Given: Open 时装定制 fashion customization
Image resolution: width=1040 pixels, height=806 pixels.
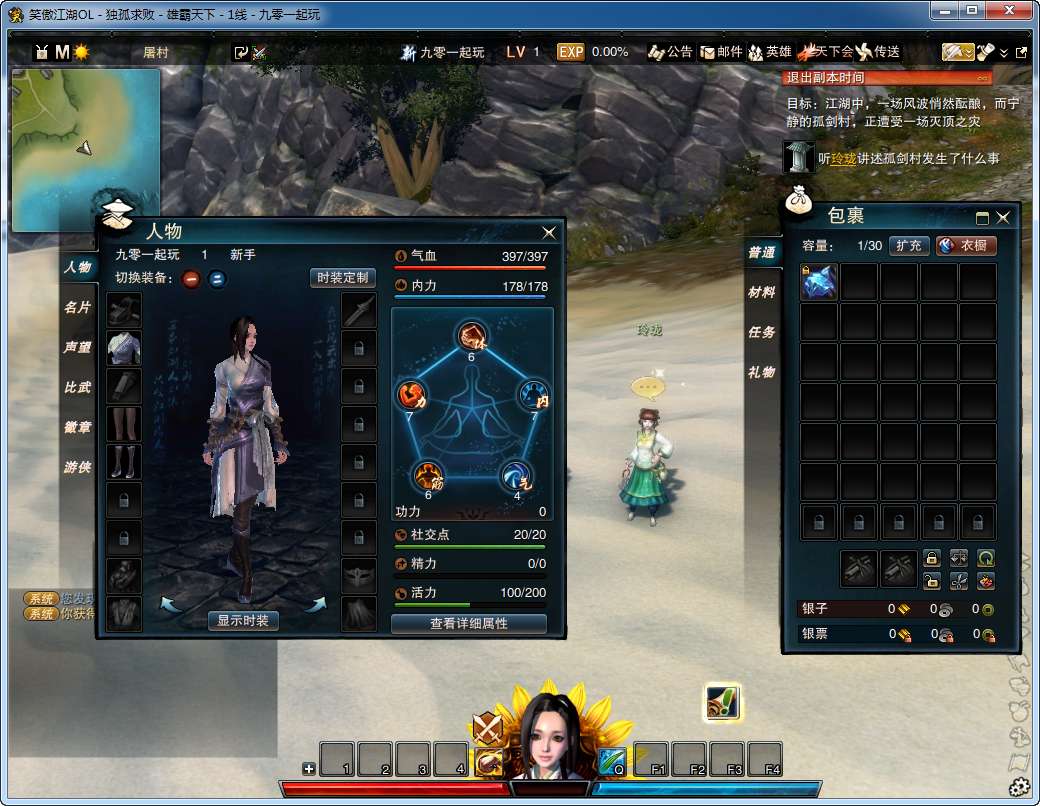Looking at the screenshot, I should click(342, 278).
